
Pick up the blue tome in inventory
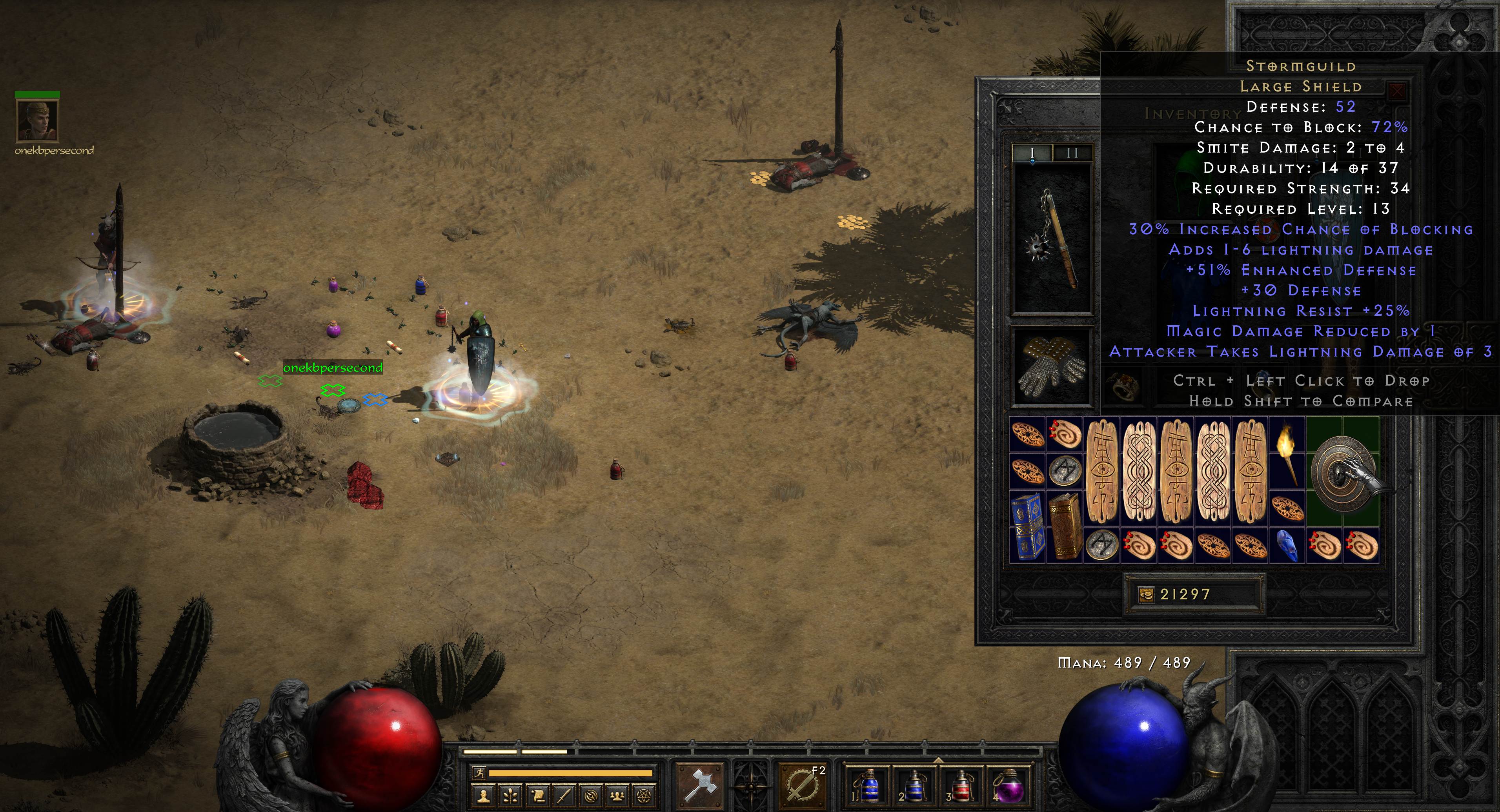[x=1027, y=526]
